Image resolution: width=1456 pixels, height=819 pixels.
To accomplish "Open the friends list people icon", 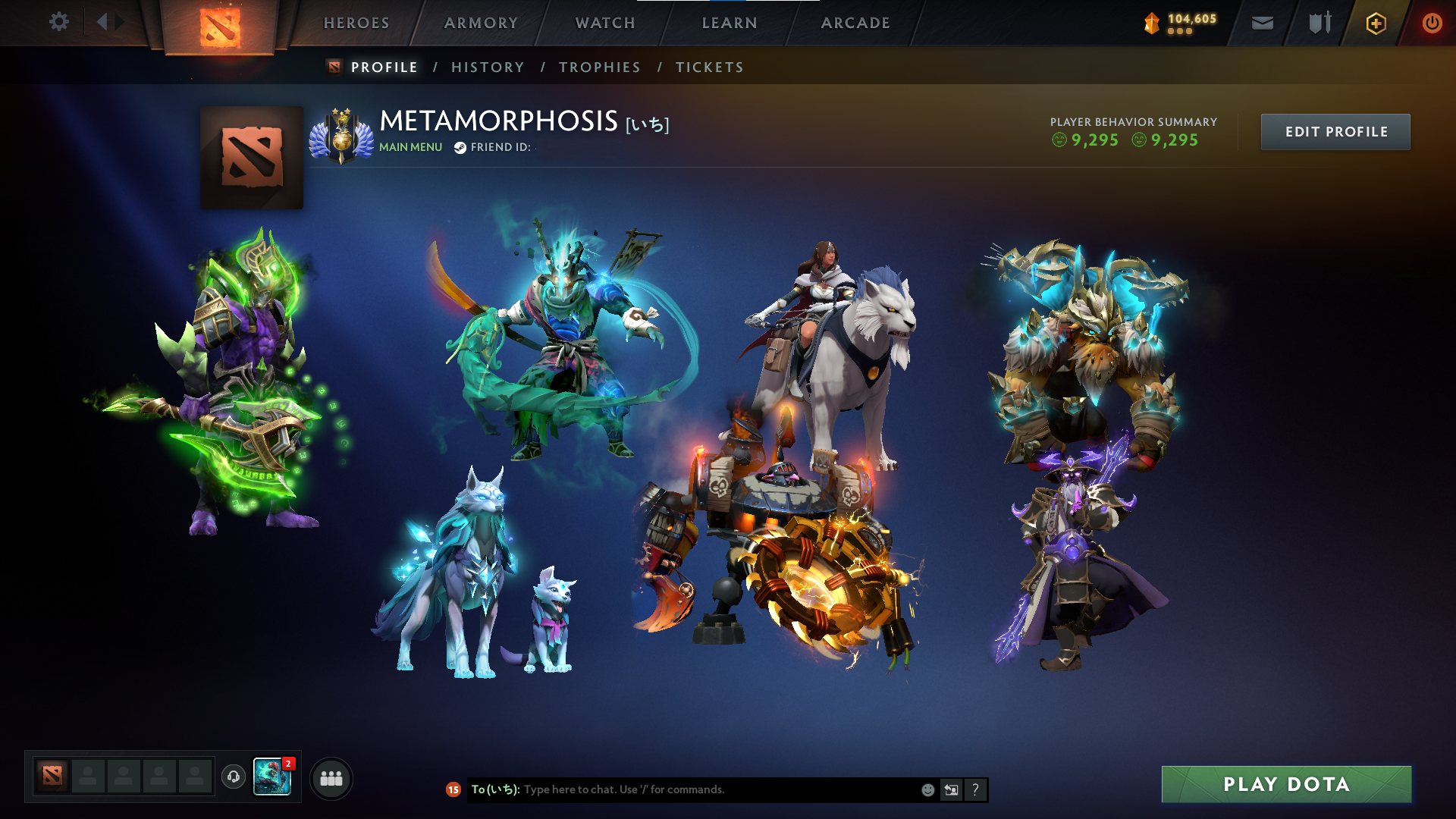I will (331, 778).
